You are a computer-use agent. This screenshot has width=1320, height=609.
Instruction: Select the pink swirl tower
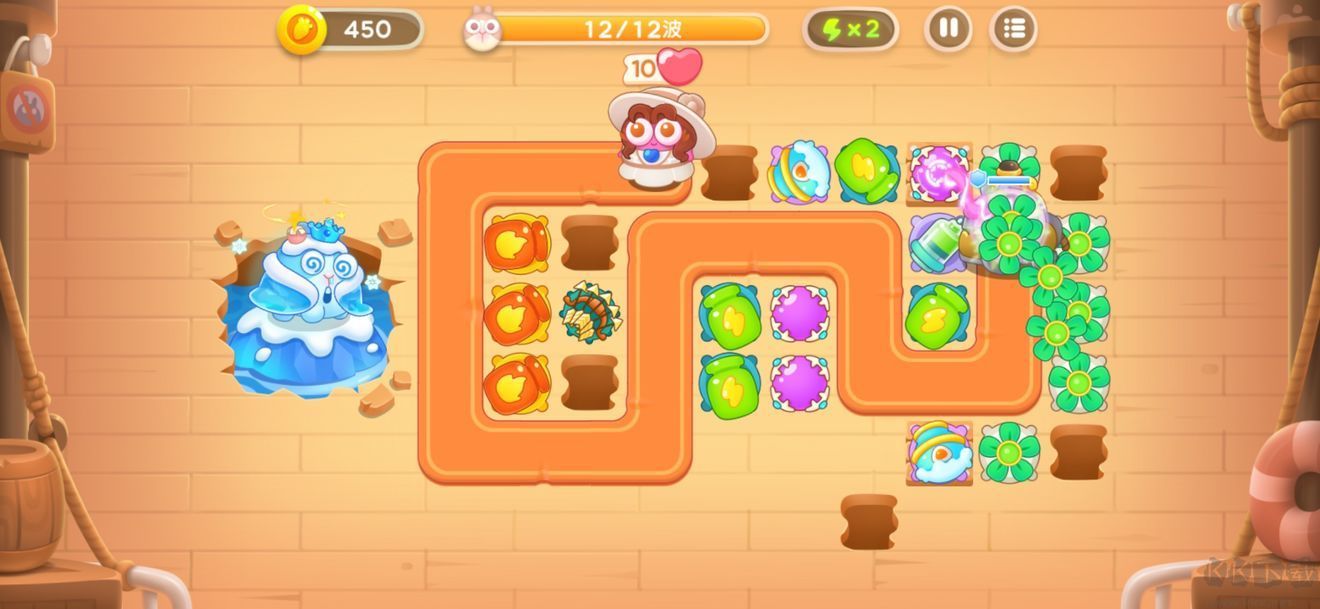(x=937, y=171)
